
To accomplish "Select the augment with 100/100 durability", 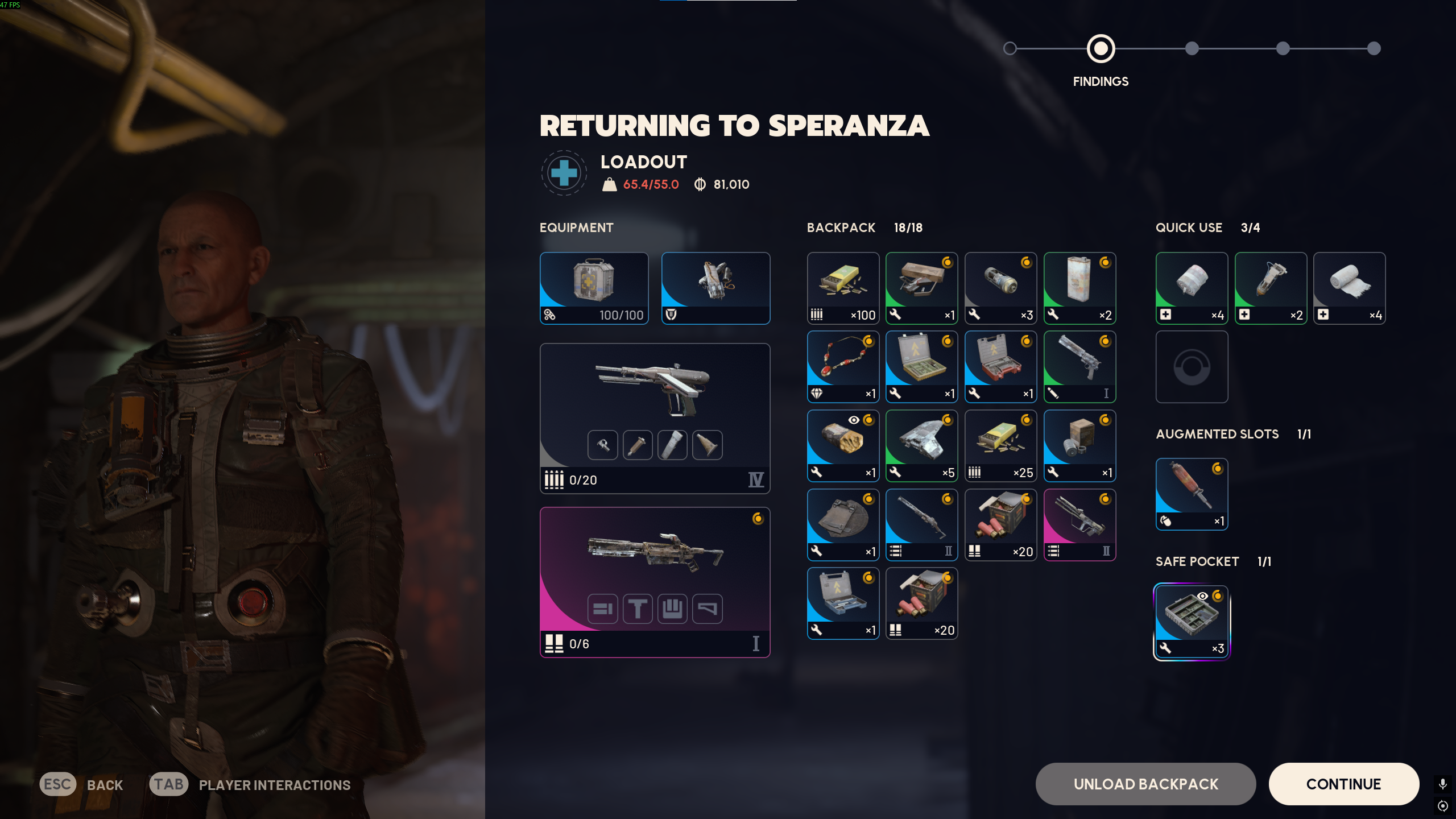I will (594, 288).
